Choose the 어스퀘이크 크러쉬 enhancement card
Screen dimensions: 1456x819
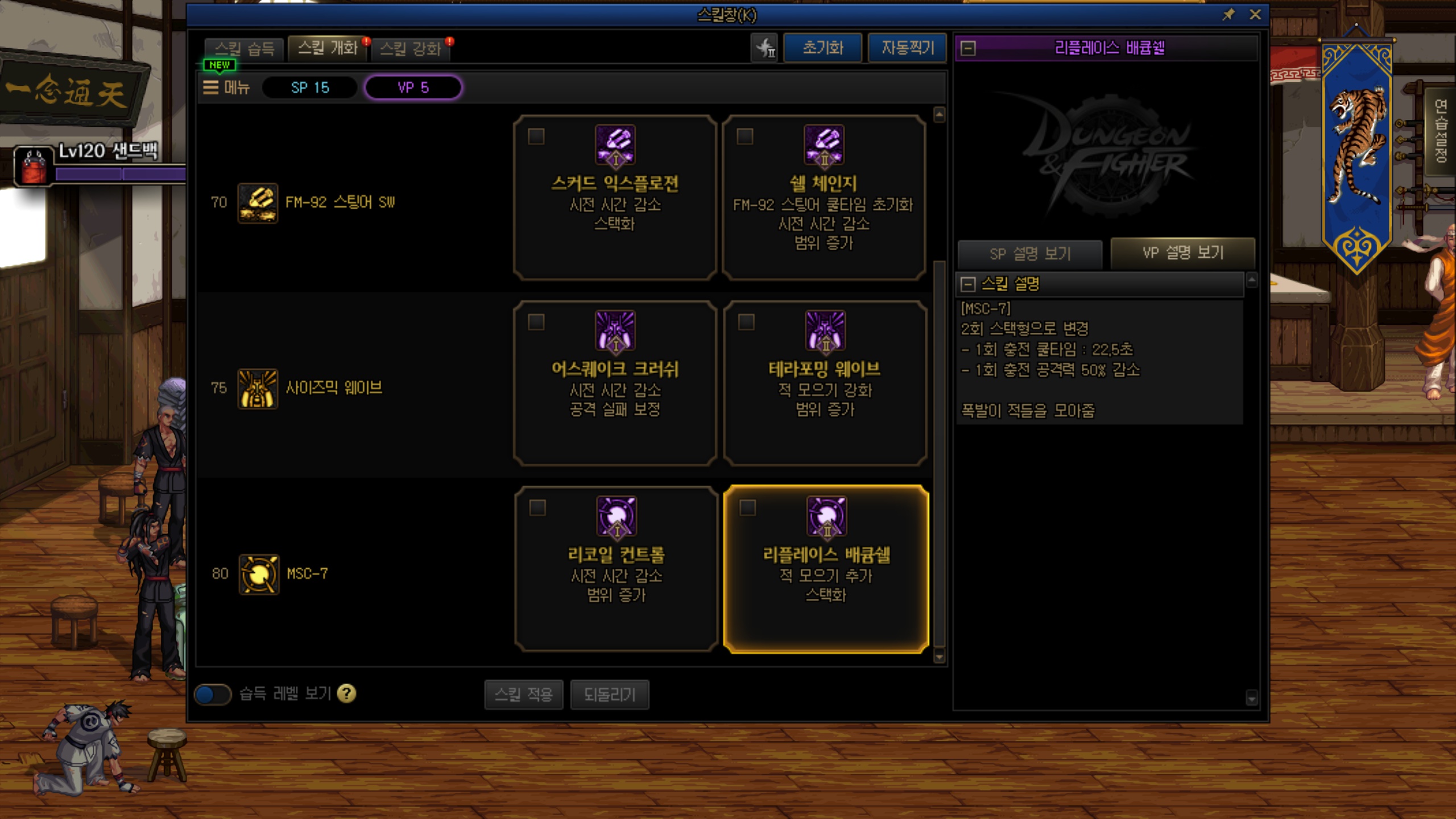click(615, 383)
